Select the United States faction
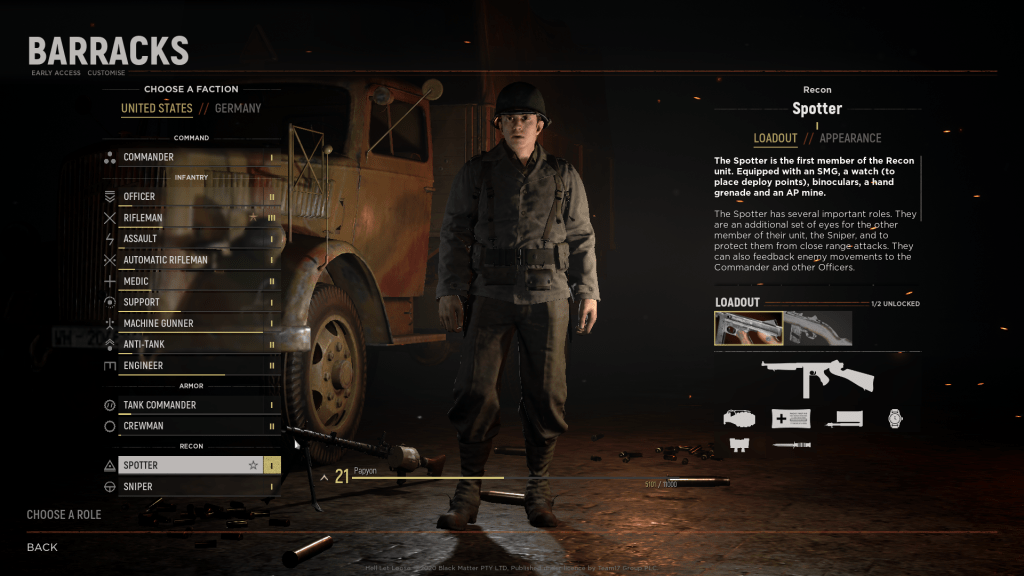Screen dimensions: 1024x576 pos(157,108)
